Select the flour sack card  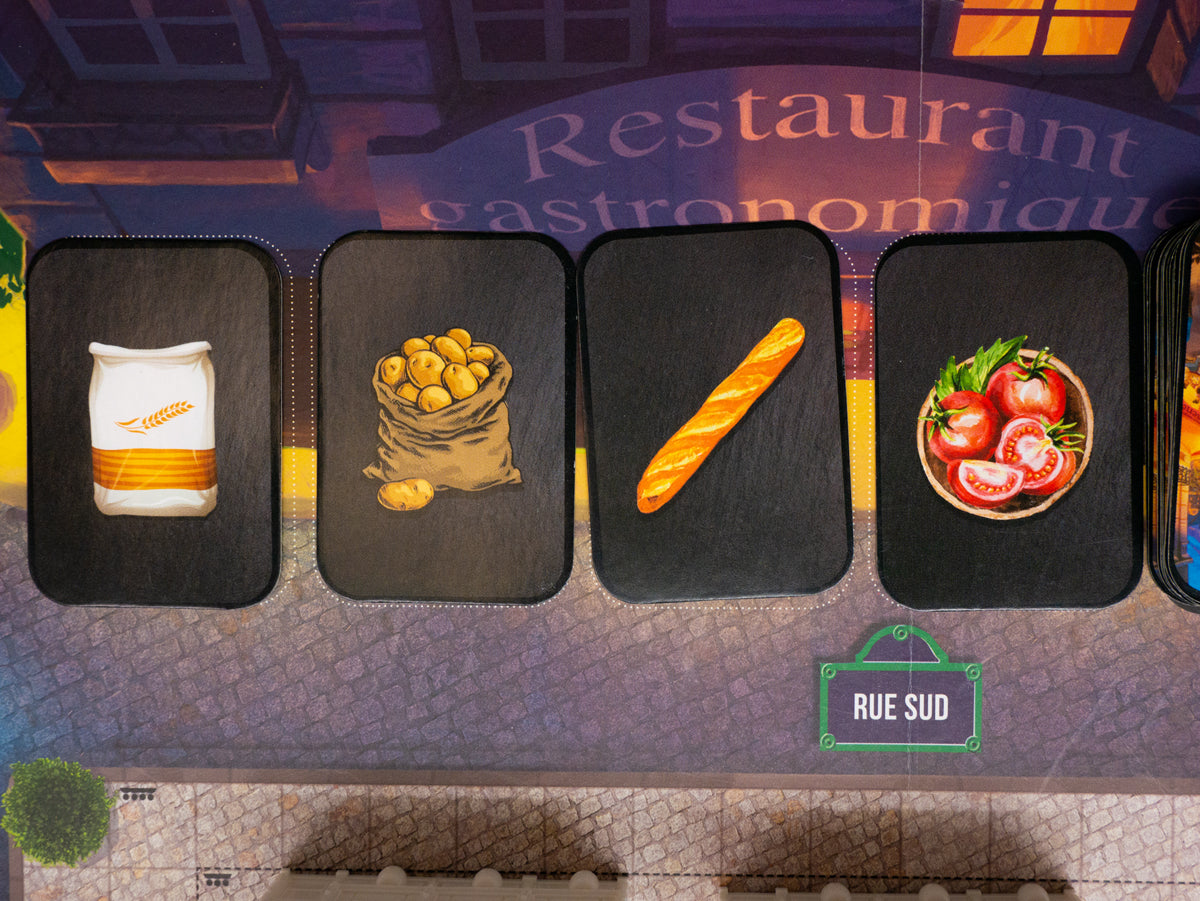click(x=153, y=424)
